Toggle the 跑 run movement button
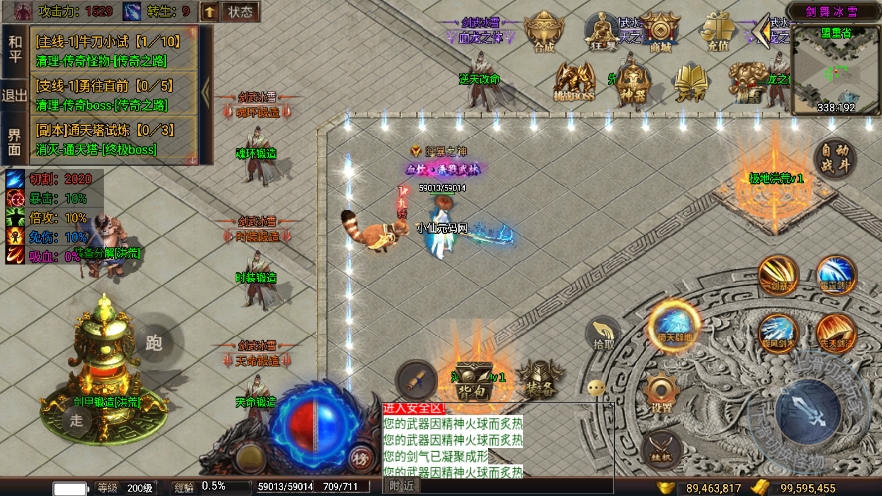This screenshot has width=882, height=496. coord(153,343)
